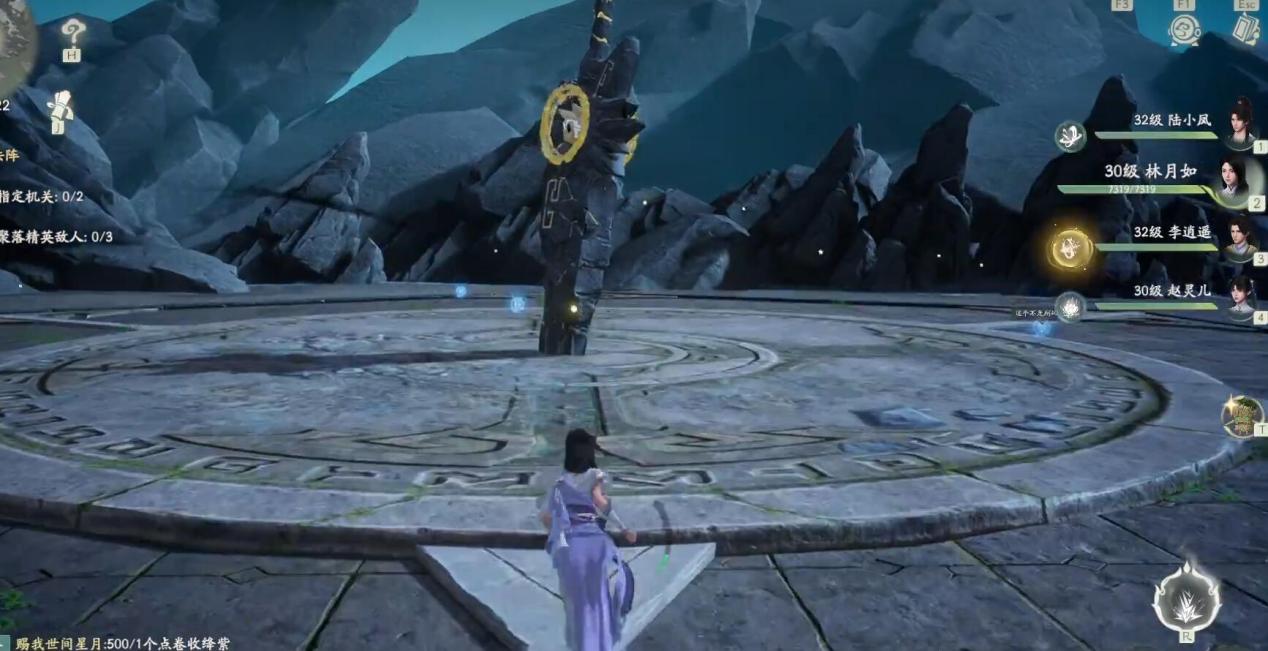Switch to party member 赵灵儿
1268x651 pixels.
pyautogui.click(x=1241, y=296)
